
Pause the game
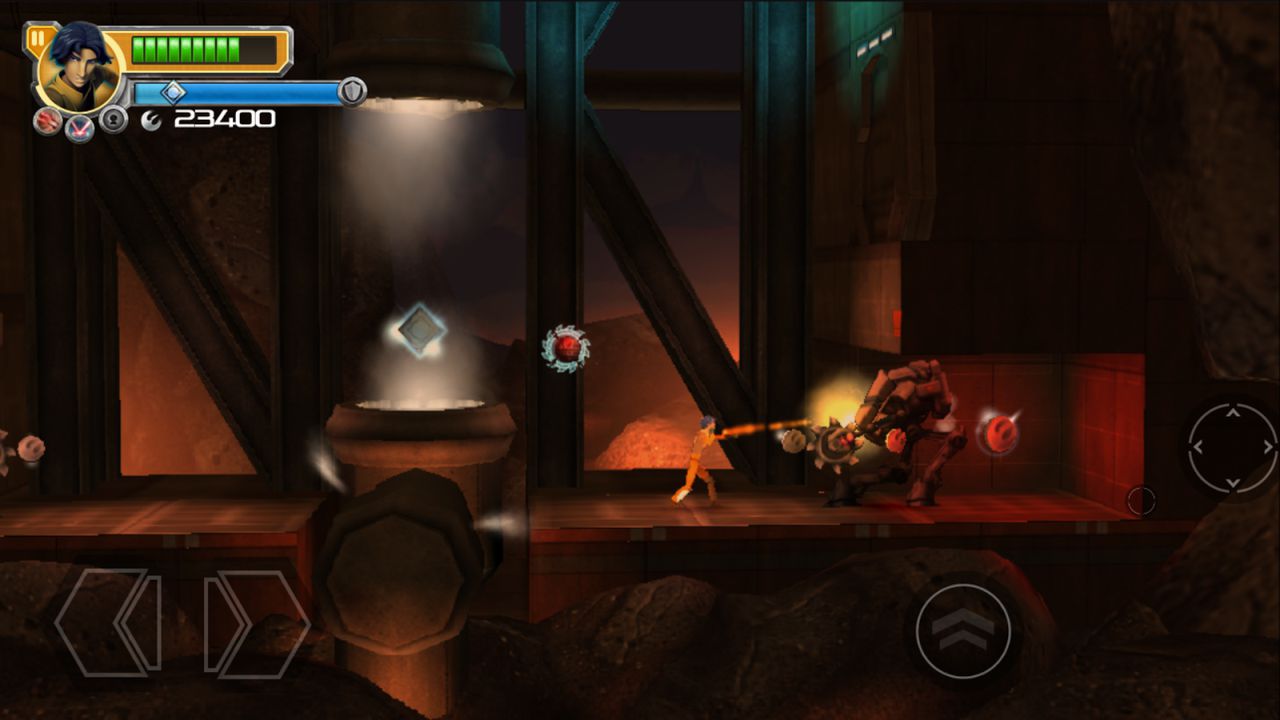[x=38, y=38]
